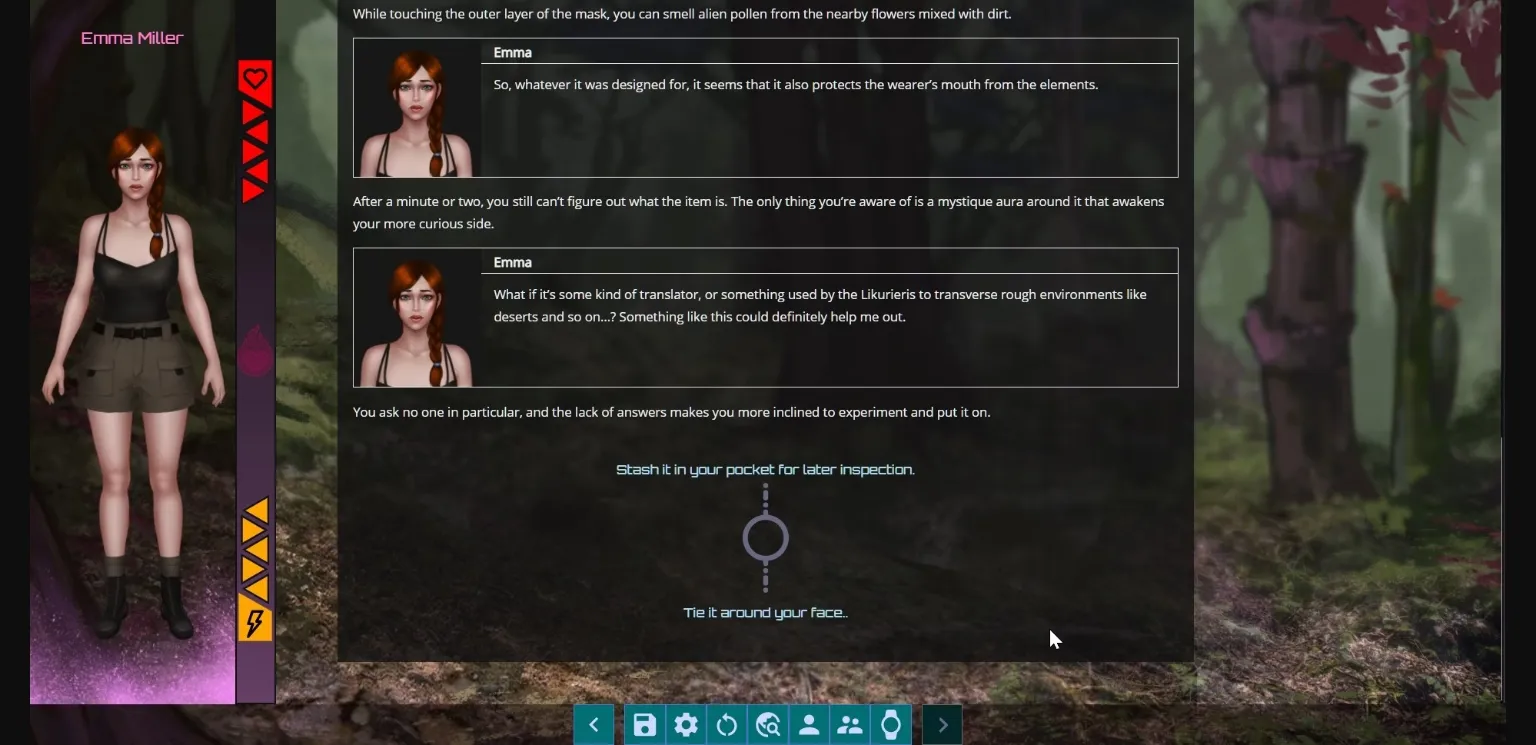The height and width of the screenshot is (745, 1536).
Task: Click the heart icon atop the stat bar
Action: [255, 78]
